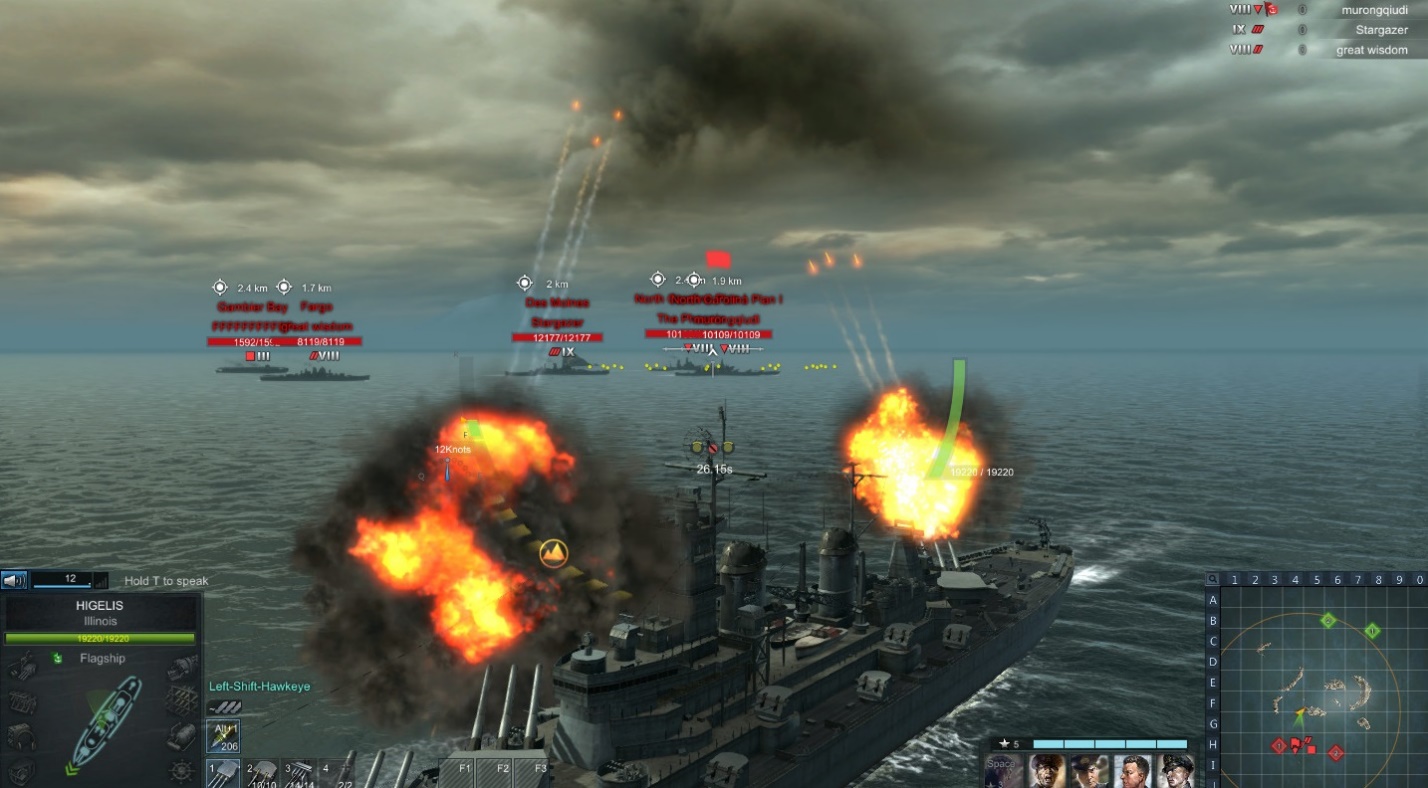Click the minimap magnifier zoom button
Image resolution: width=1428 pixels, height=788 pixels.
pos(1212,579)
